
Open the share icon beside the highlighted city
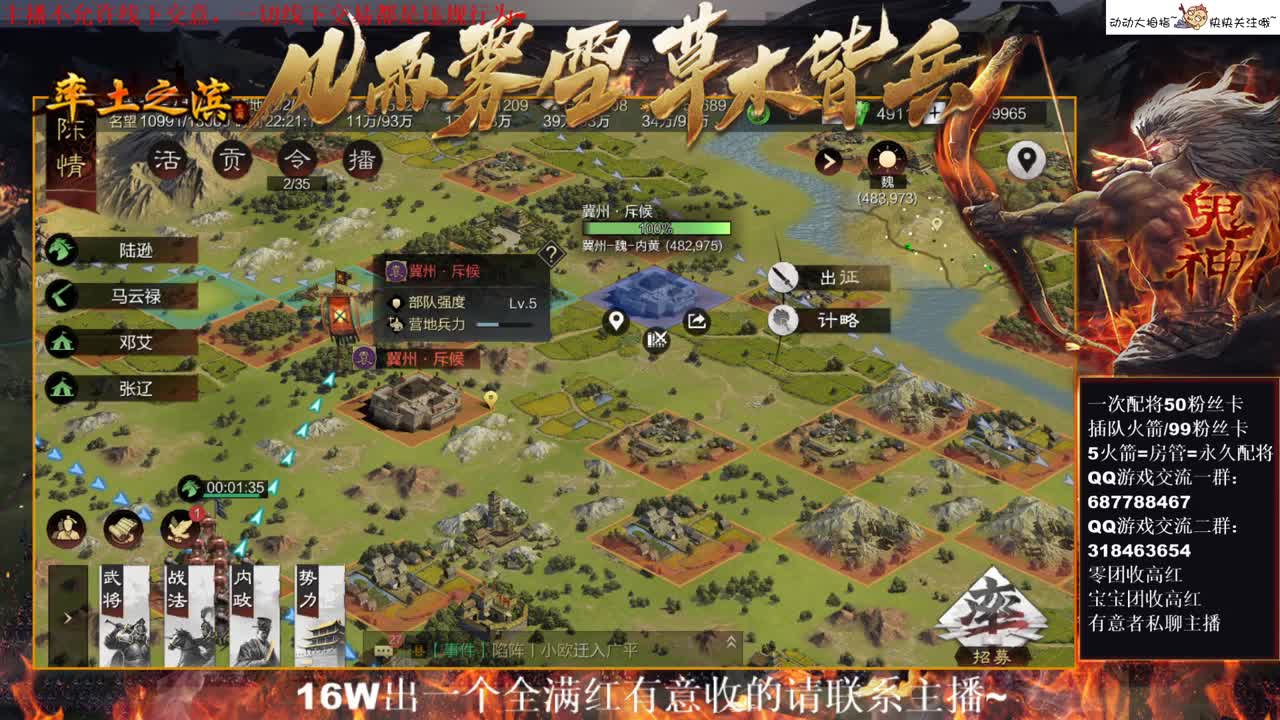pos(696,322)
